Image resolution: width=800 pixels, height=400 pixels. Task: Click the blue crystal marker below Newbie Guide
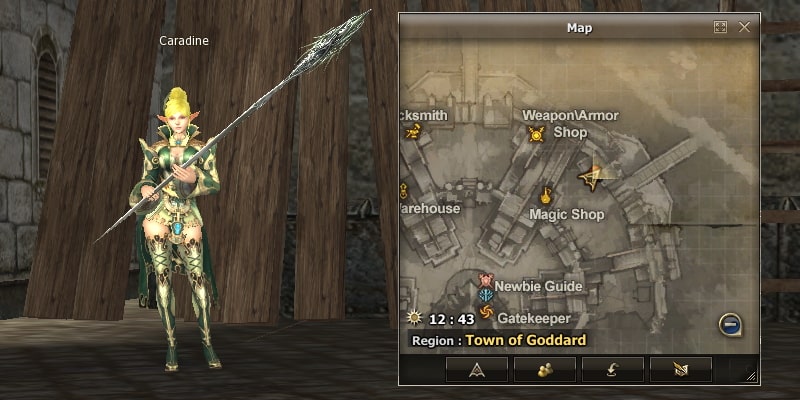tap(487, 297)
